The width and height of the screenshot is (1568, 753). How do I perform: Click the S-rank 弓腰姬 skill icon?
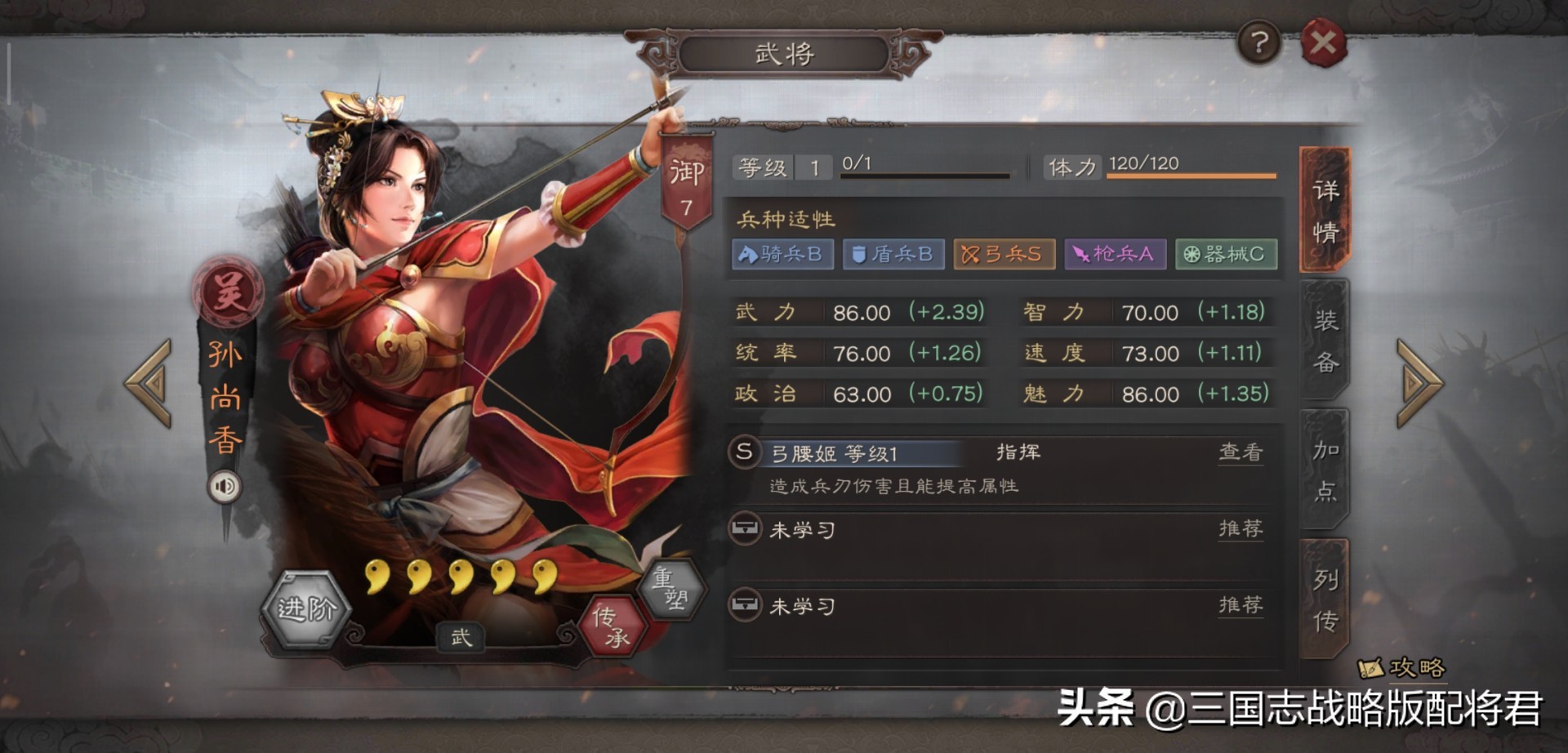pyautogui.click(x=744, y=452)
